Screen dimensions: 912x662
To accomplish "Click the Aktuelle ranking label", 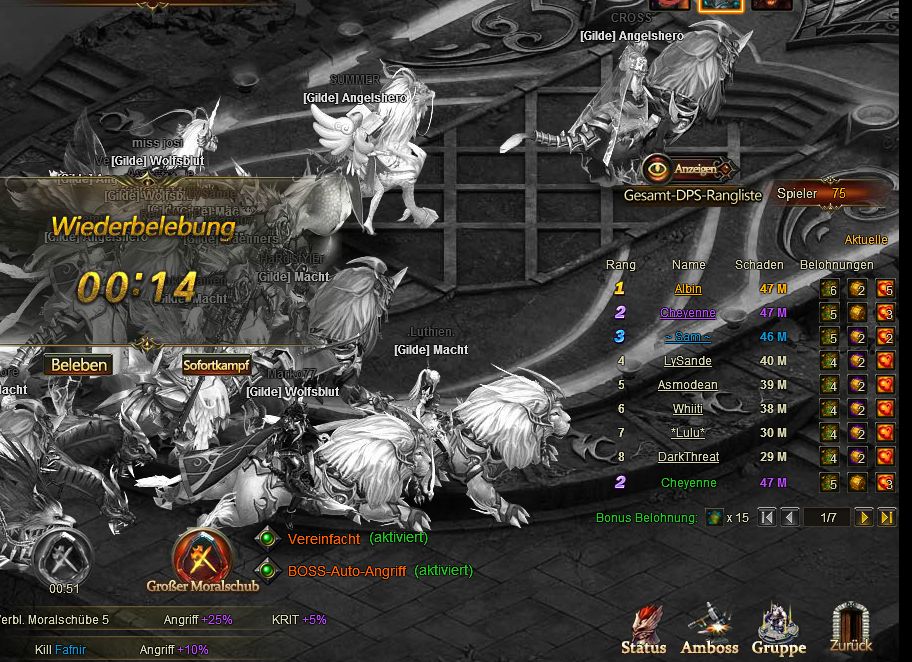I will click(866, 240).
